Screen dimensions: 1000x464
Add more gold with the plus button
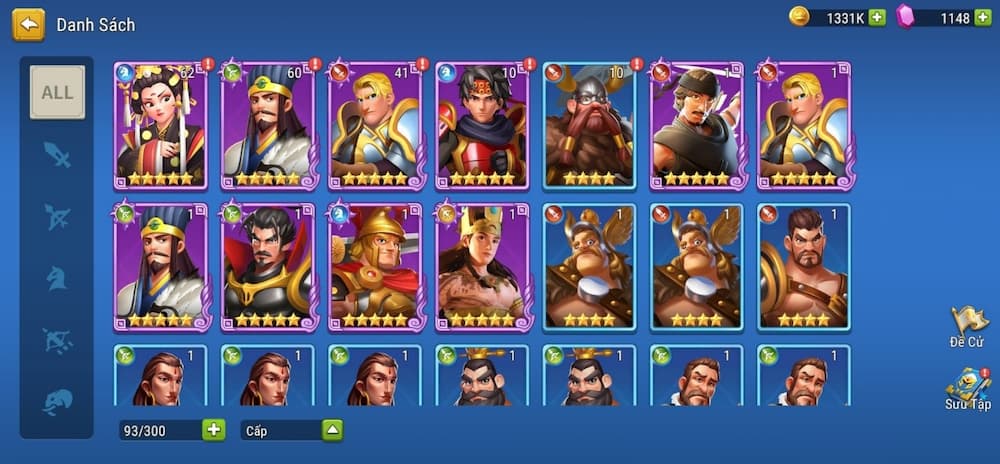[877, 17]
